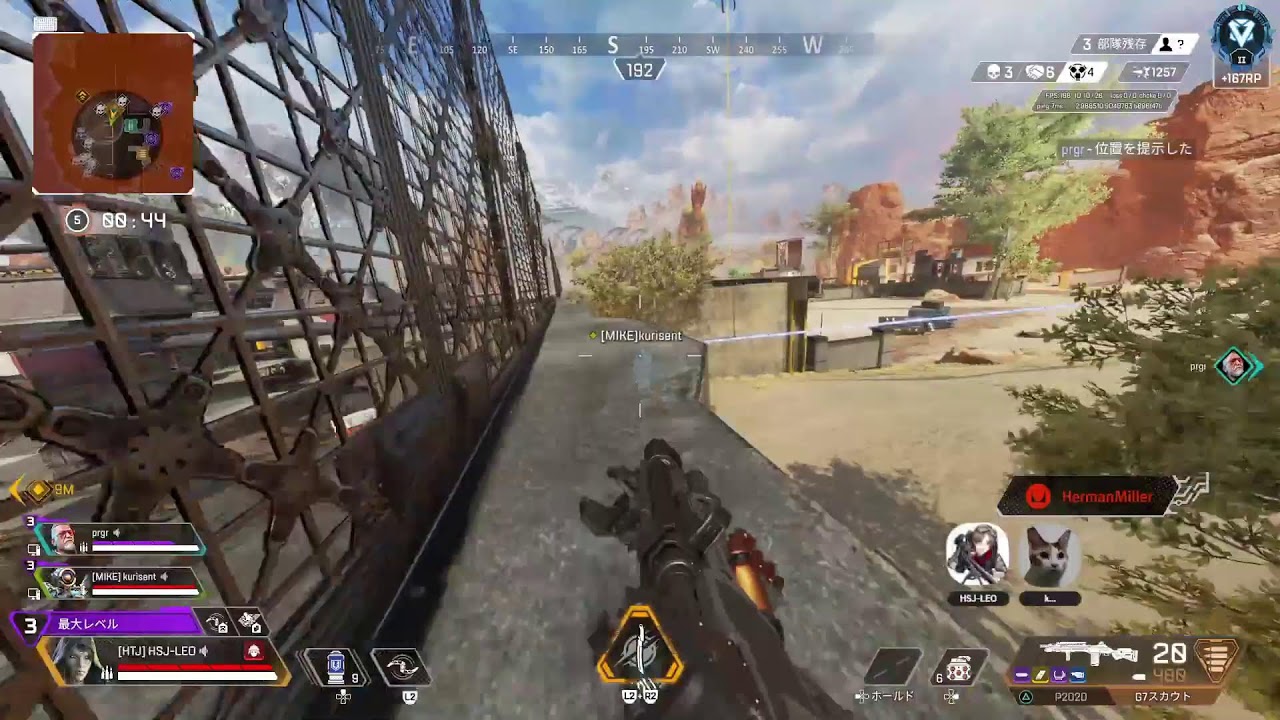Open the HermanMiller sponsor banner
Screen dimensions: 1280x720
[1087, 496]
